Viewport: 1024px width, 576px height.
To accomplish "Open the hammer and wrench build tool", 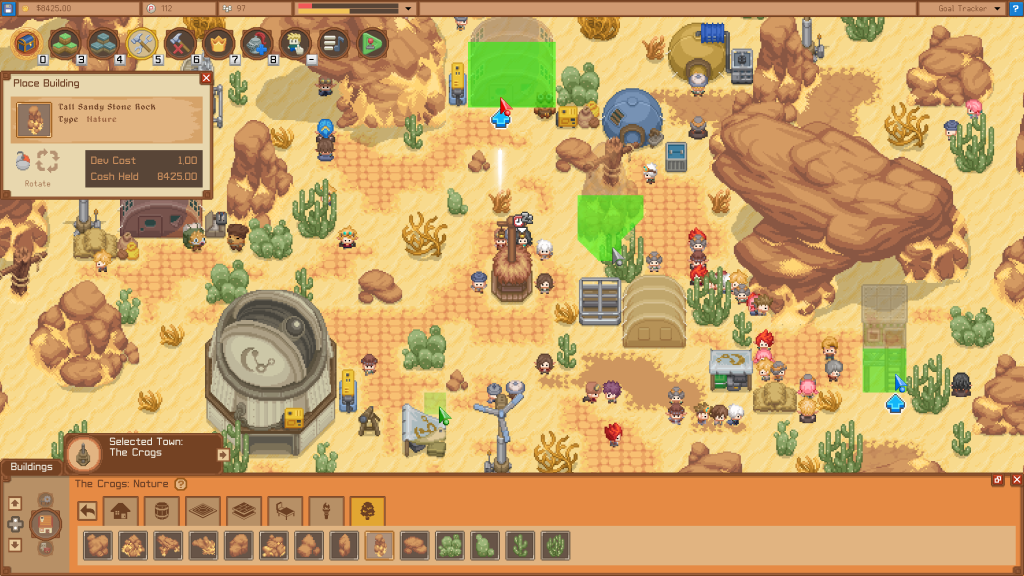I will coord(141,43).
